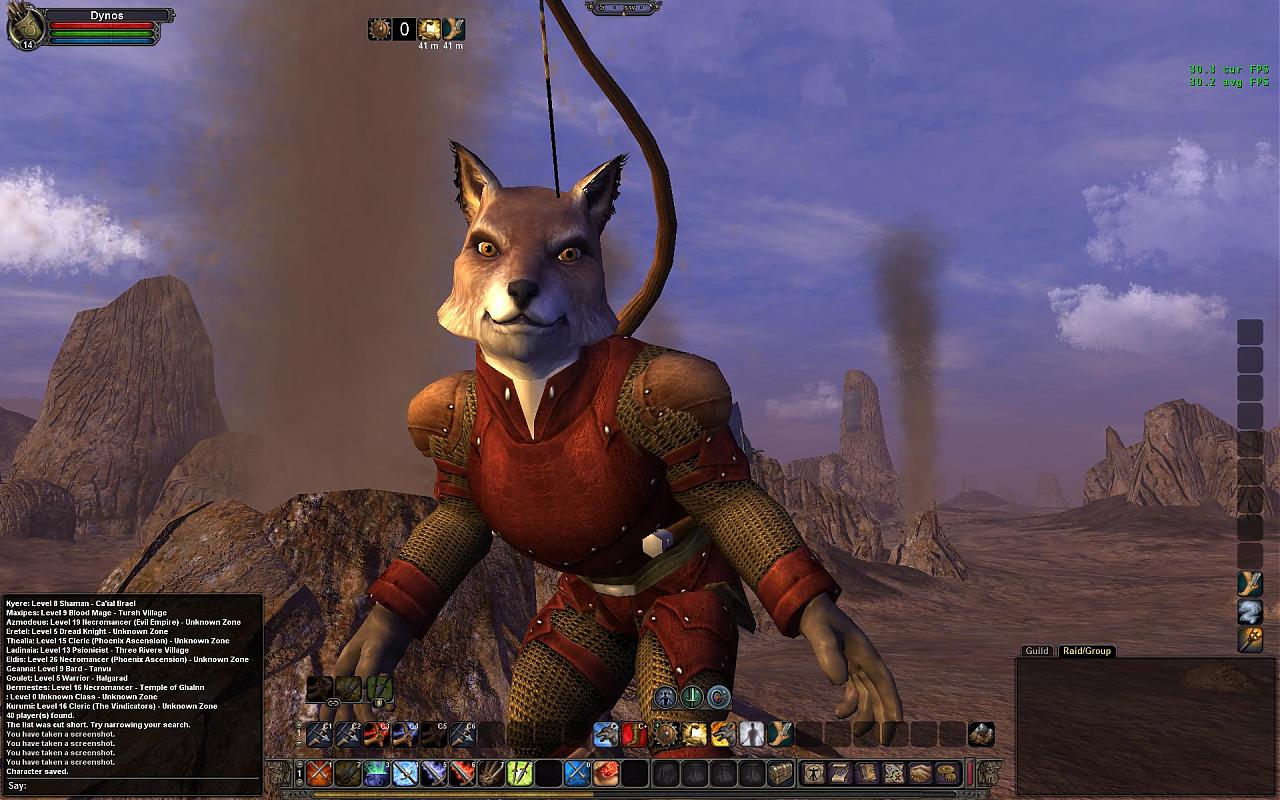Switch to the Guild chat tab
Screen dimensions: 1280x800
(1037, 651)
